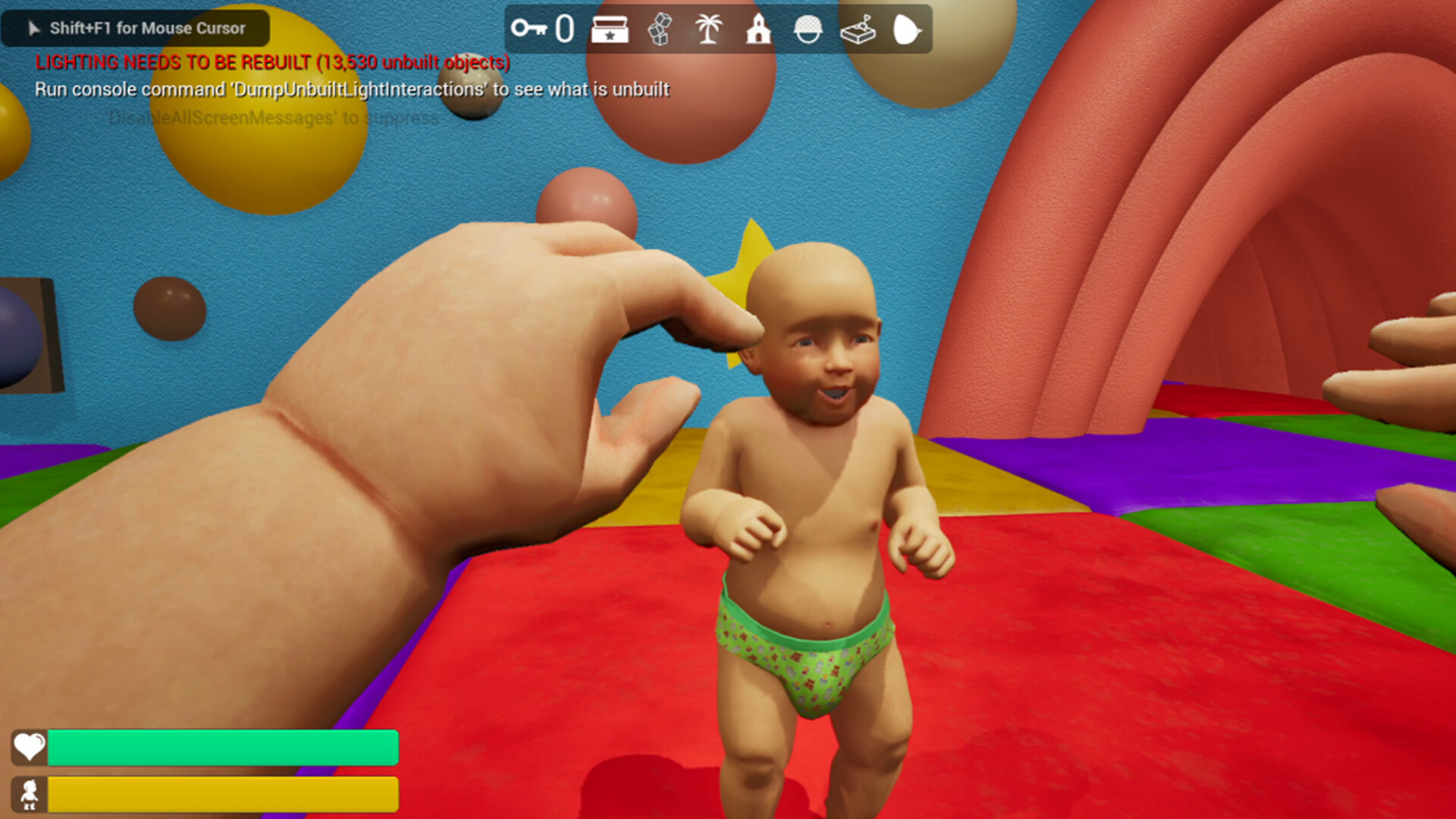Select the sandbox with shovel icon
Image resolution: width=1456 pixels, height=819 pixels.
(858, 30)
